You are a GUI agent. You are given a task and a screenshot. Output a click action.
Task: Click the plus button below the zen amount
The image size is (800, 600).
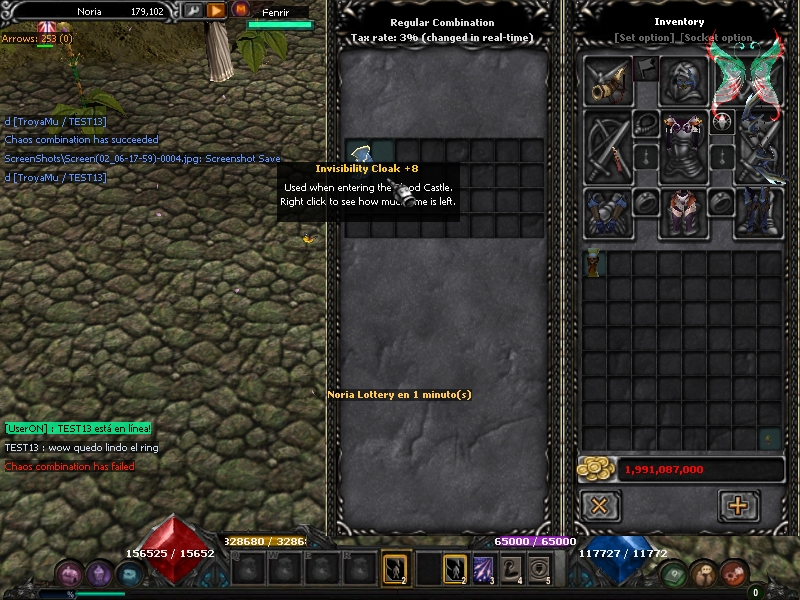pos(738,505)
